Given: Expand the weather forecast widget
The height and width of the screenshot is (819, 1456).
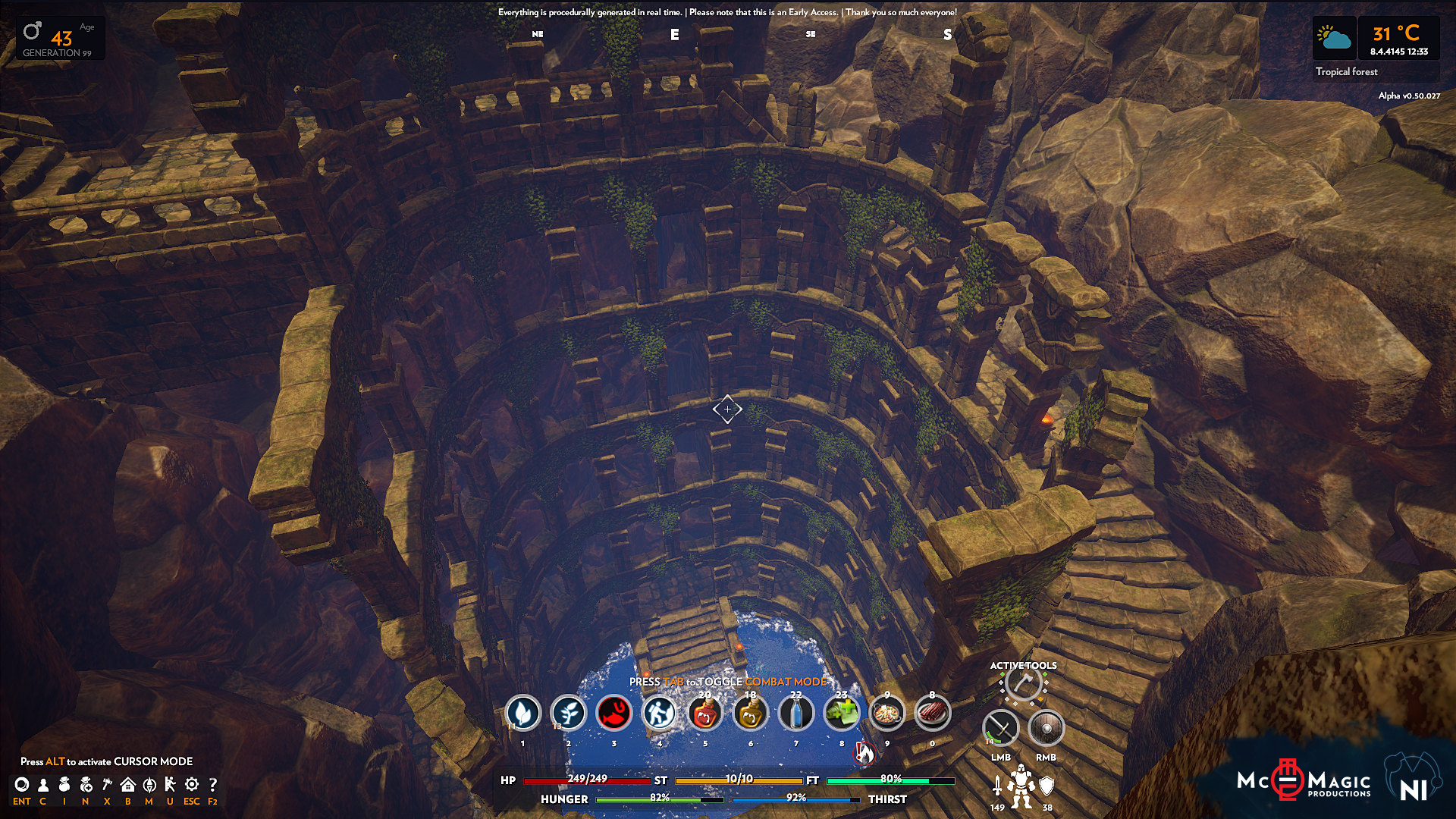Looking at the screenshot, I should point(1334,38).
